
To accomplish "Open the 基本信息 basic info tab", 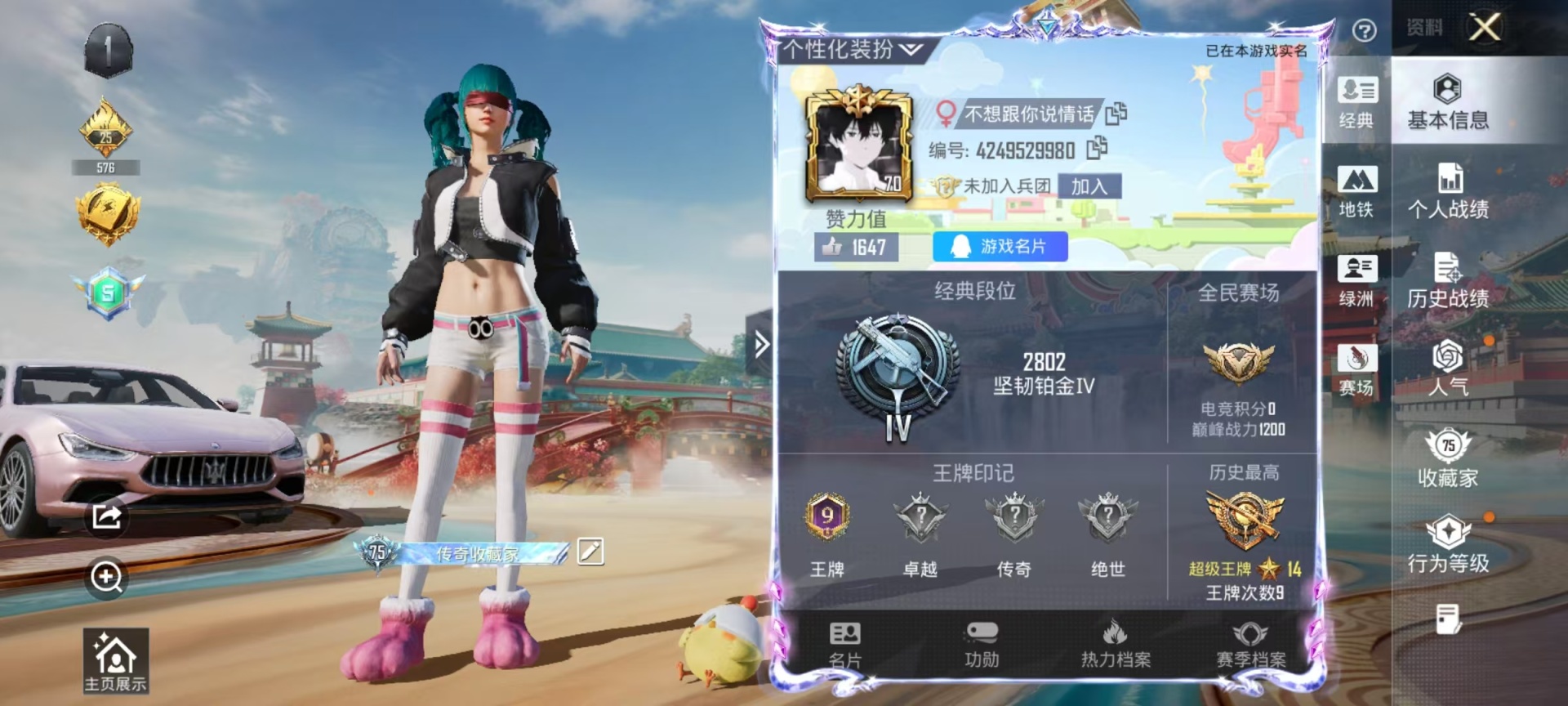I will [1448, 102].
